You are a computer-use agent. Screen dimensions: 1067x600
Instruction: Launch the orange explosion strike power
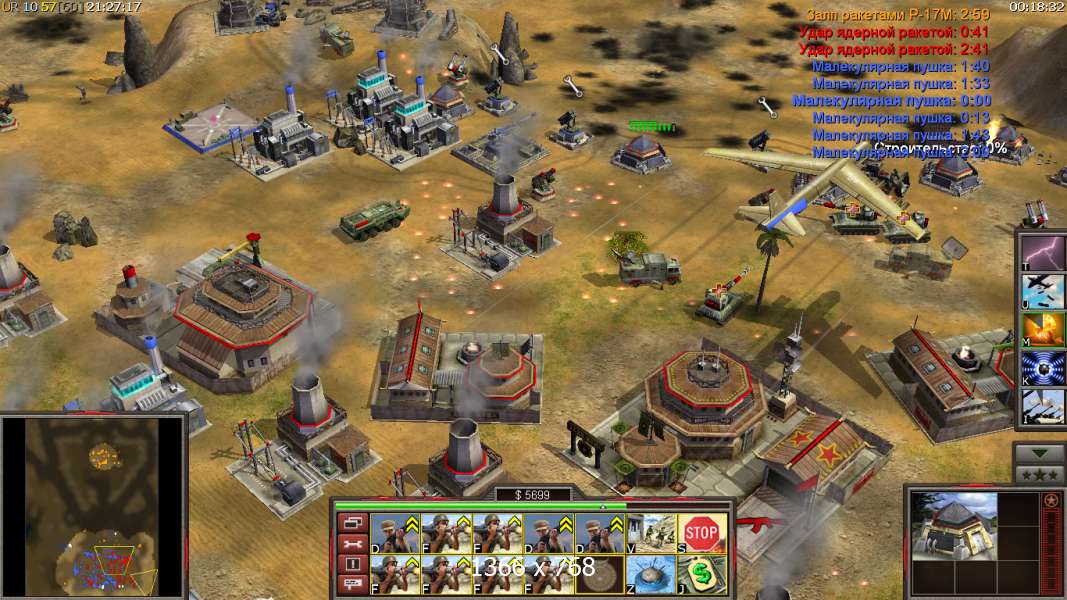[x=1042, y=329]
